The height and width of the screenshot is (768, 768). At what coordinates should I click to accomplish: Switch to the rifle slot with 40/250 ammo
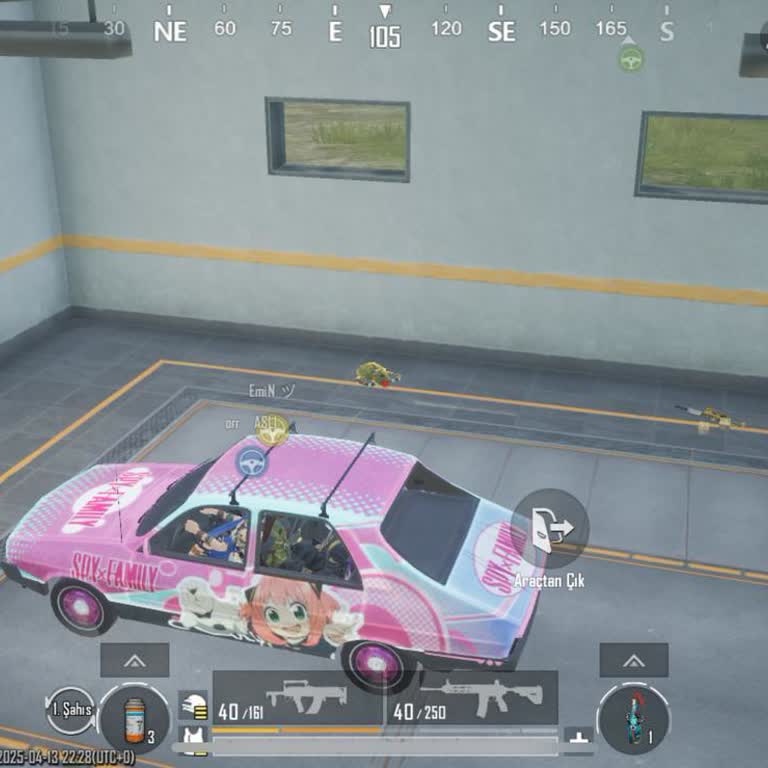pos(486,699)
